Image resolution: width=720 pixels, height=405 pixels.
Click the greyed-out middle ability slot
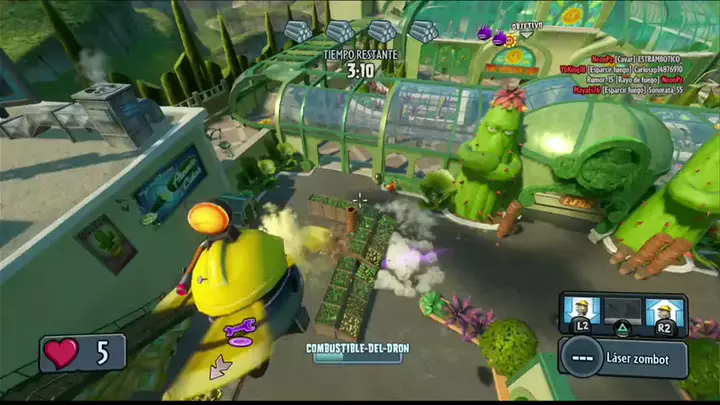click(622, 311)
